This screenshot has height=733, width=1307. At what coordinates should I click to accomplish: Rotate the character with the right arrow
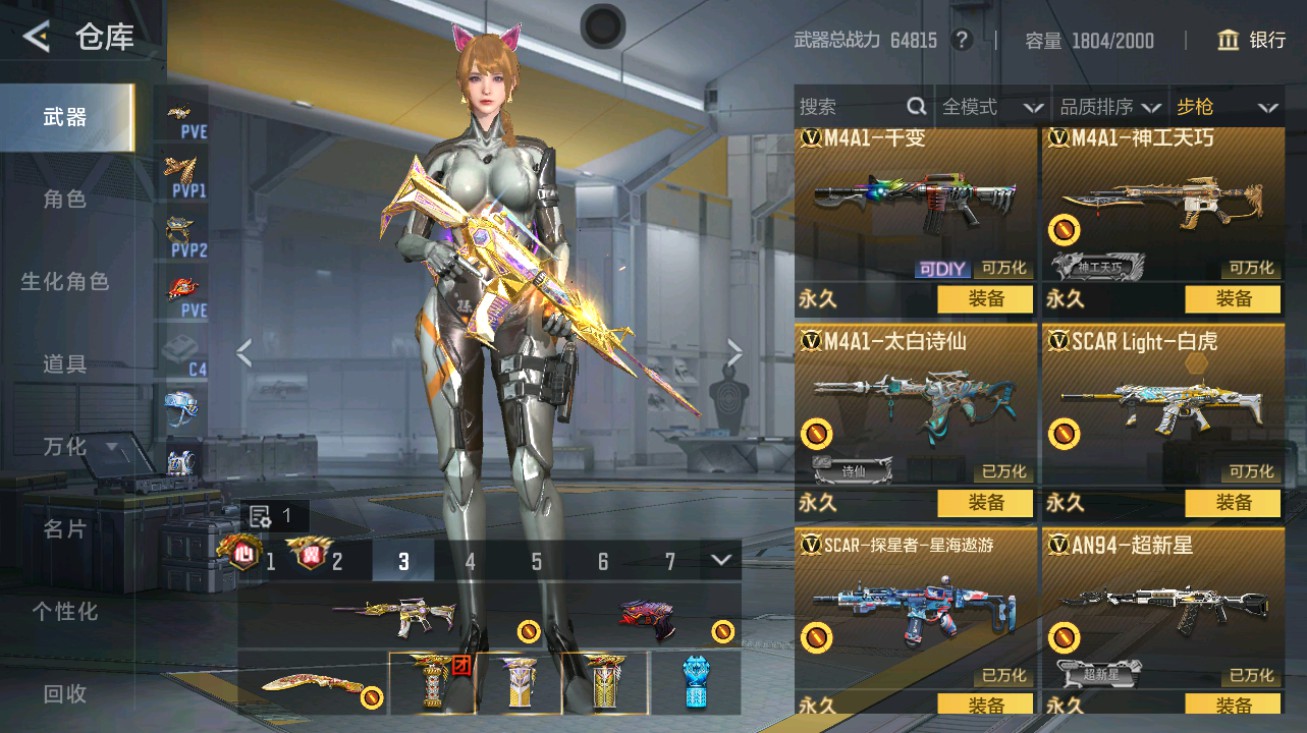735,352
